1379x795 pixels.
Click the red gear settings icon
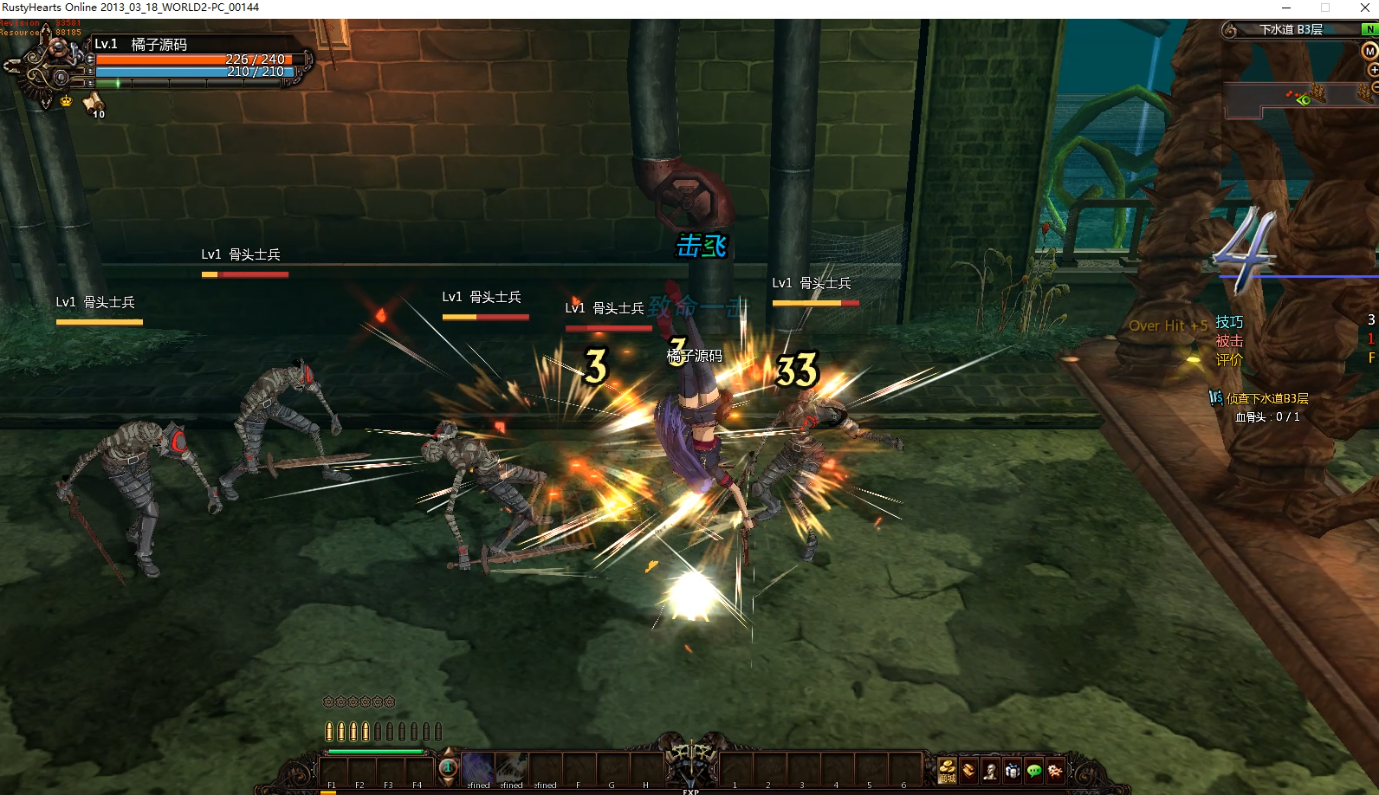click(x=1055, y=770)
